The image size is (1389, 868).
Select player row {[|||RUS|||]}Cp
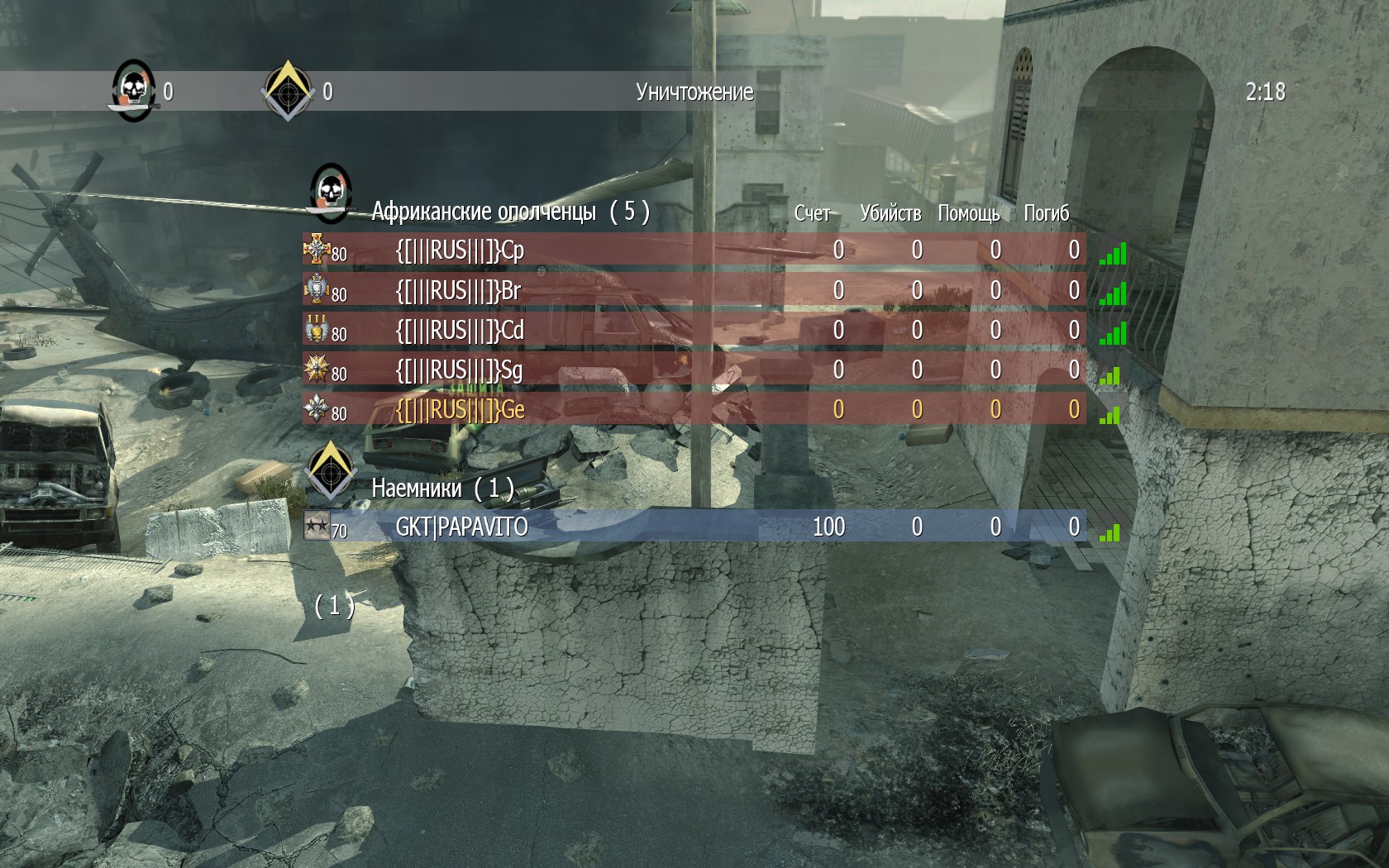coord(460,250)
